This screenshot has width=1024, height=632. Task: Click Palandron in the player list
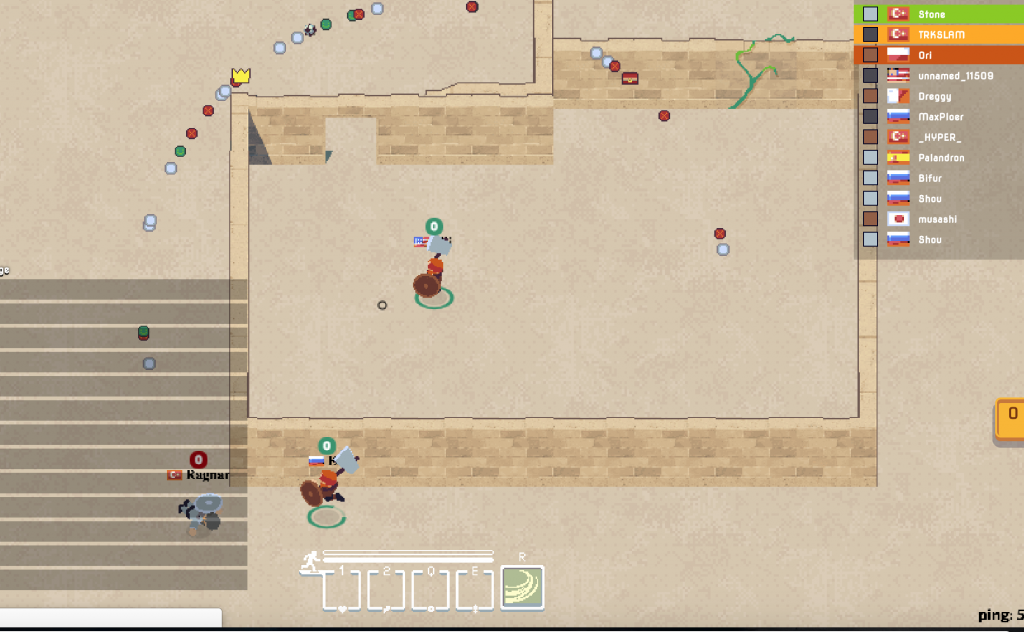click(x=938, y=158)
